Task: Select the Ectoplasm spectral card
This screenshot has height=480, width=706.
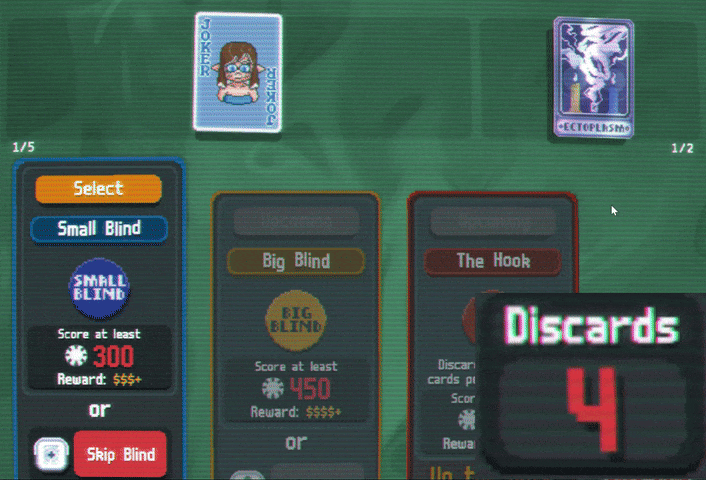Action: coord(594,77)
